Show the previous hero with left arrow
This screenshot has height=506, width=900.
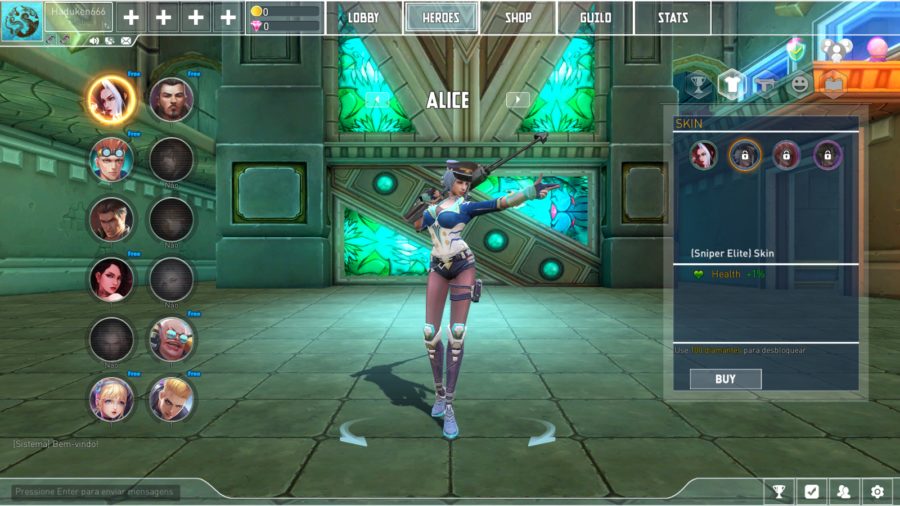pyautogui.click(x=376, y=99)
